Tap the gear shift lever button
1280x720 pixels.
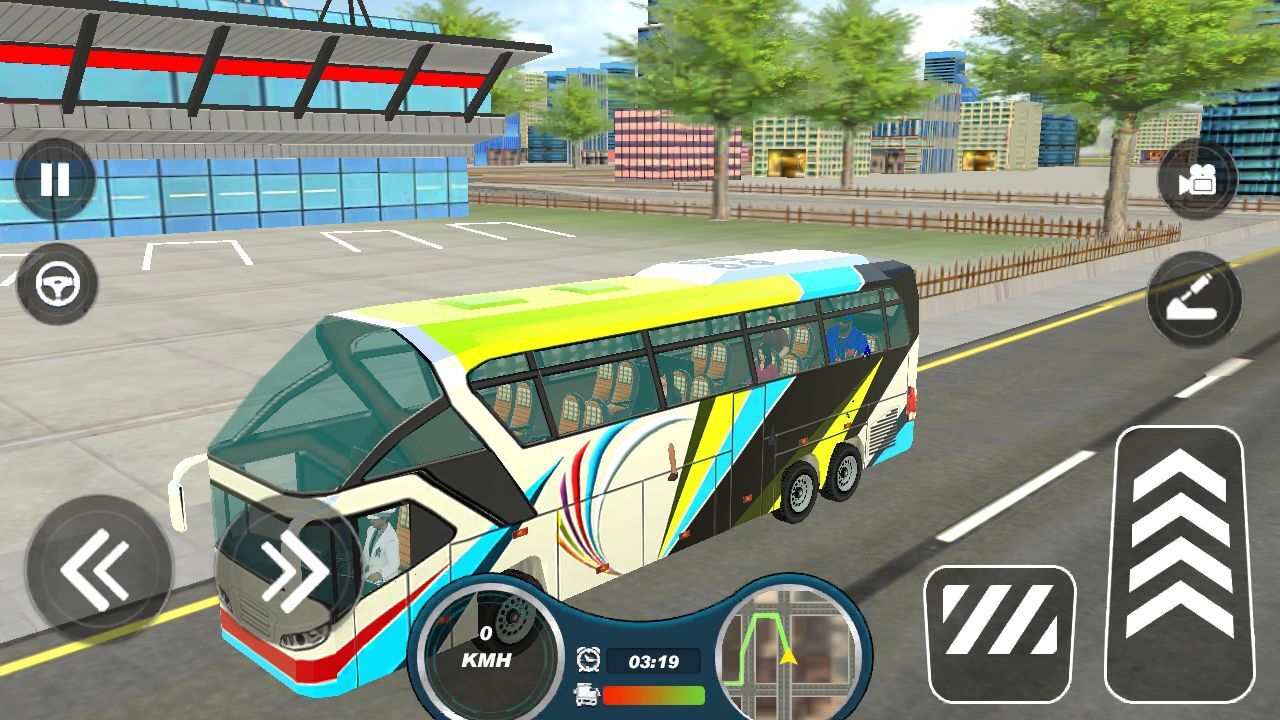pyautogui.click(x=1194, y=300)
